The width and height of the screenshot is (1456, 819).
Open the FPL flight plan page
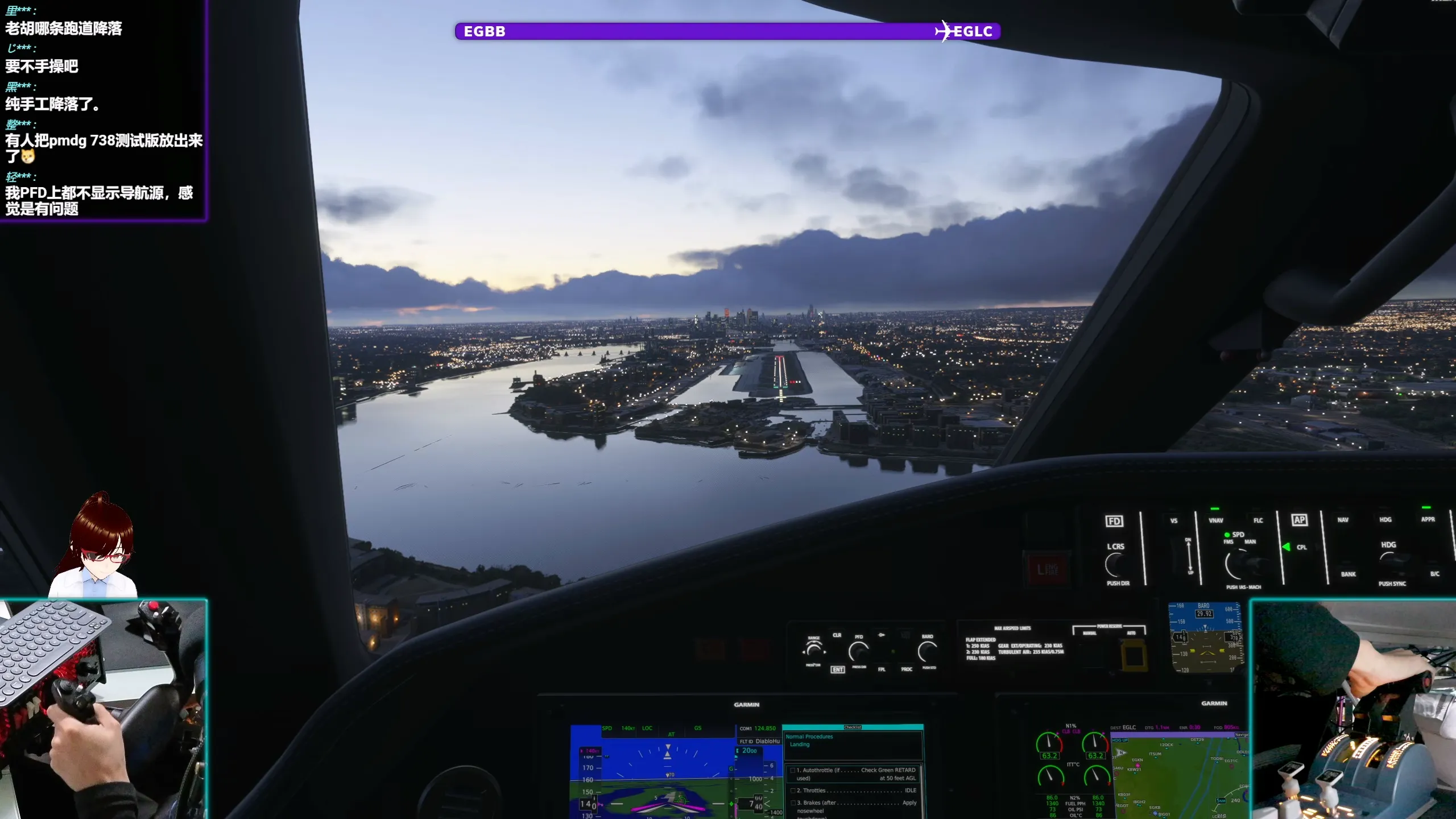click(883, 669)
